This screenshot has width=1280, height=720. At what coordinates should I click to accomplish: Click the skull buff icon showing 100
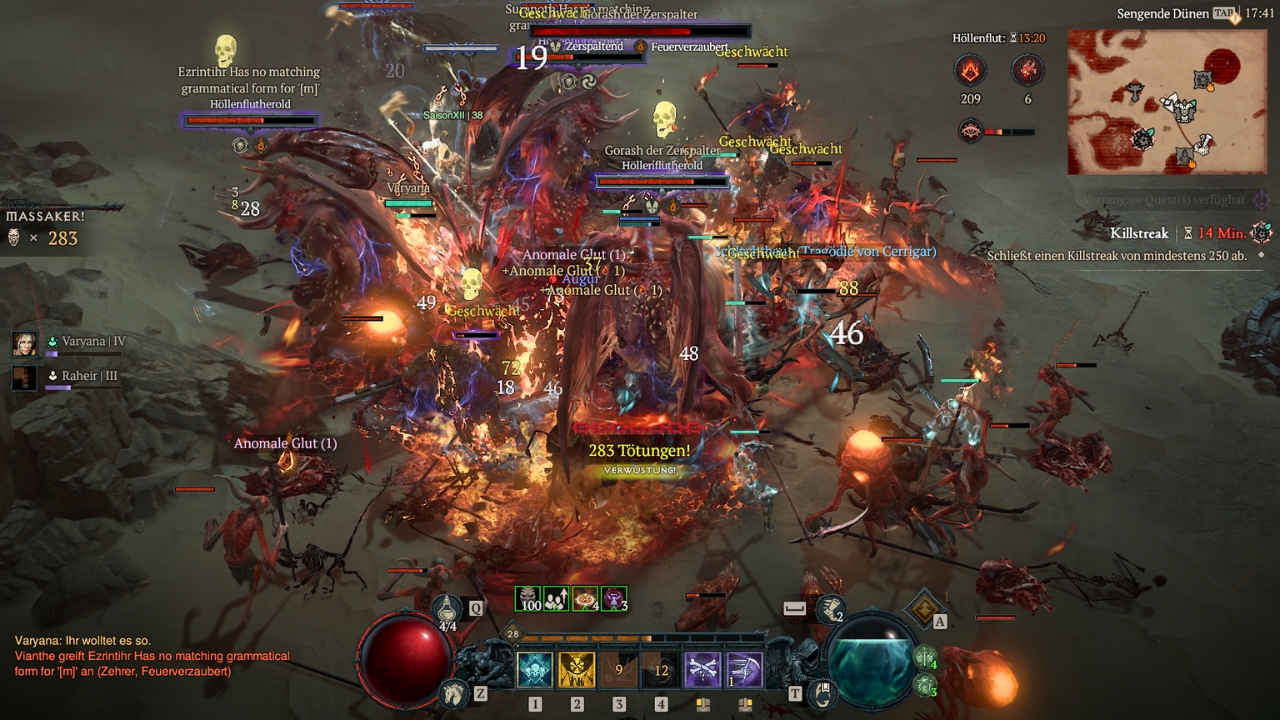(x=528, y=599)
